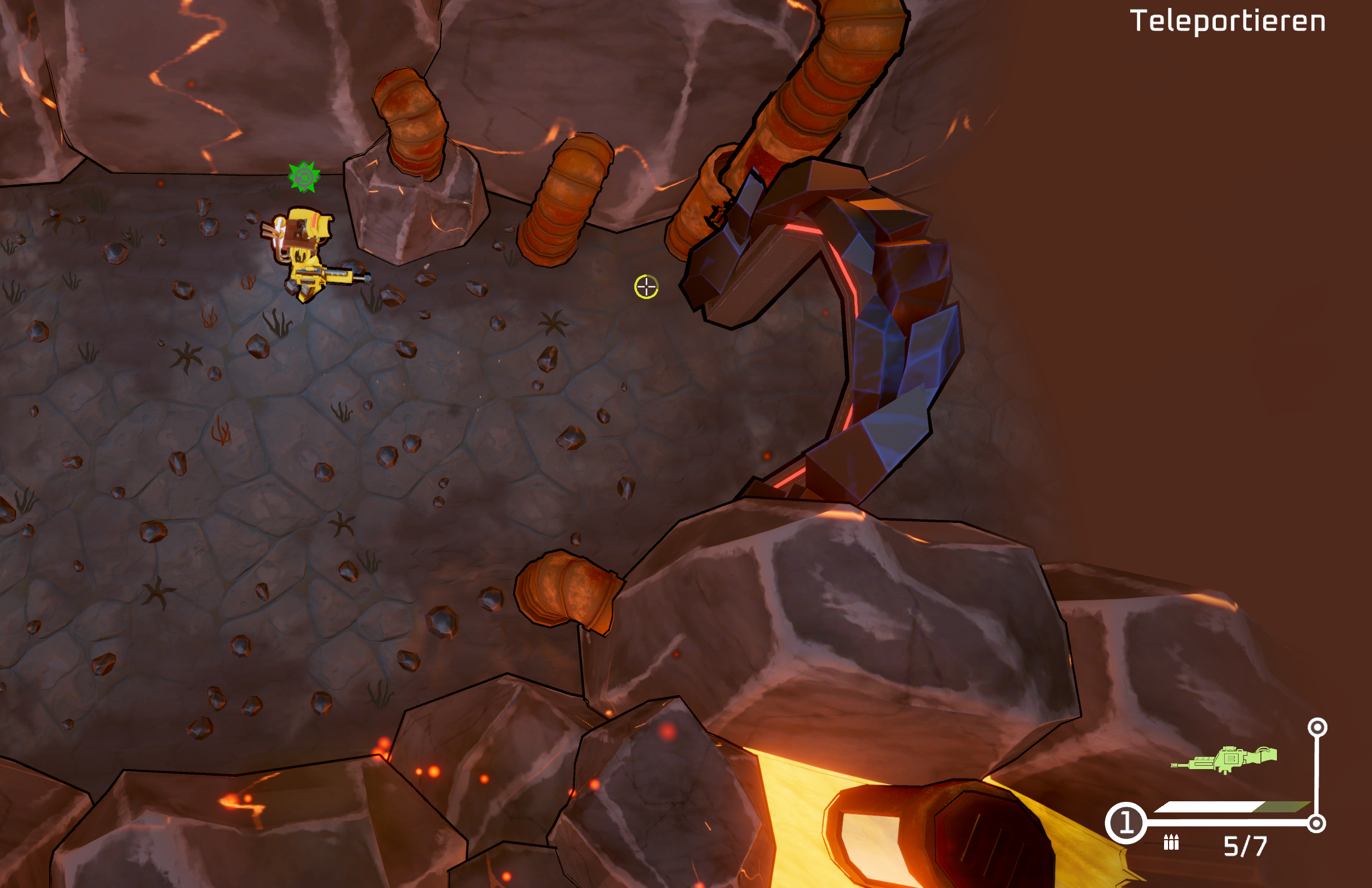Select the green minigun weapon icon

tap(1225, 760)
